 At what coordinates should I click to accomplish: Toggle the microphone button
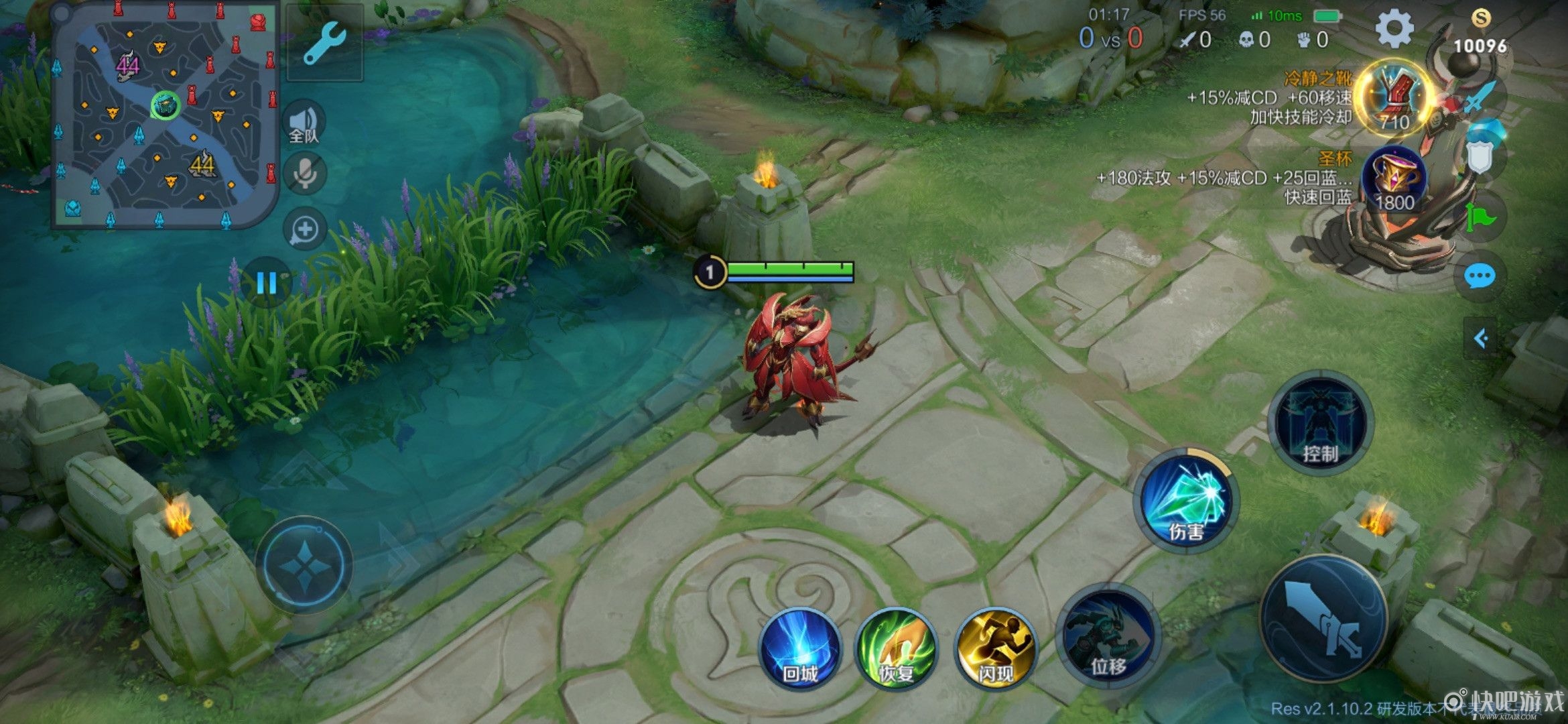click(305, 174)
